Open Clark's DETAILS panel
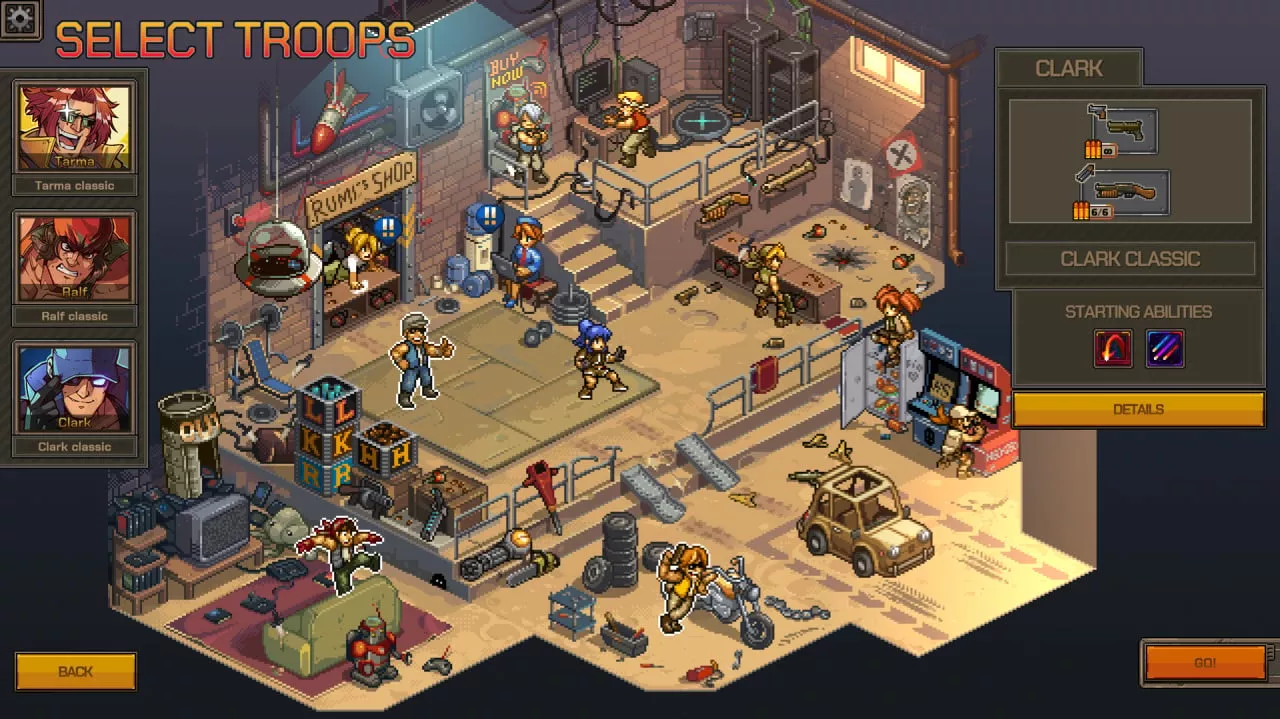Viewport: 1280px width, 719px height. (1138, 409)
